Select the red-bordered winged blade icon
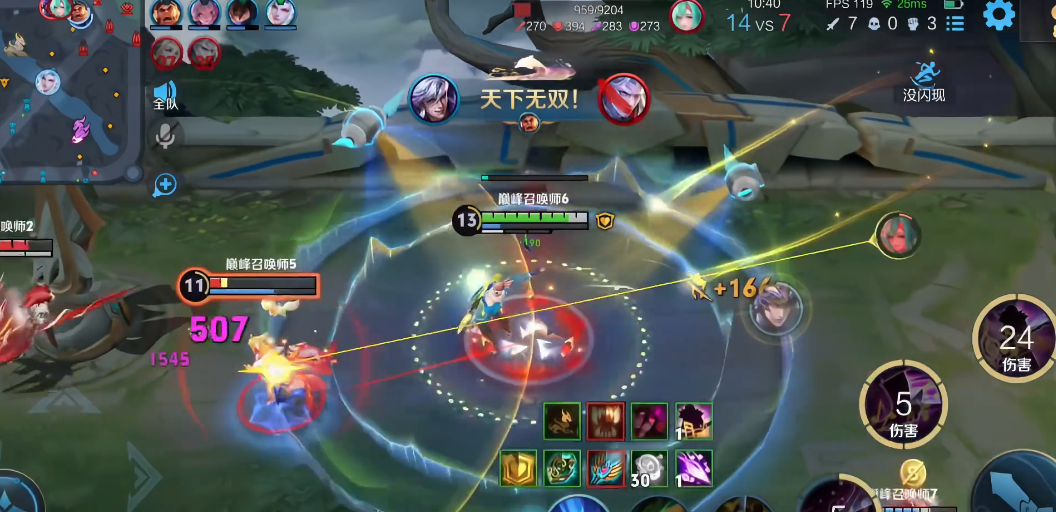Screen dimensions: 1056x512 coord(606,468)
